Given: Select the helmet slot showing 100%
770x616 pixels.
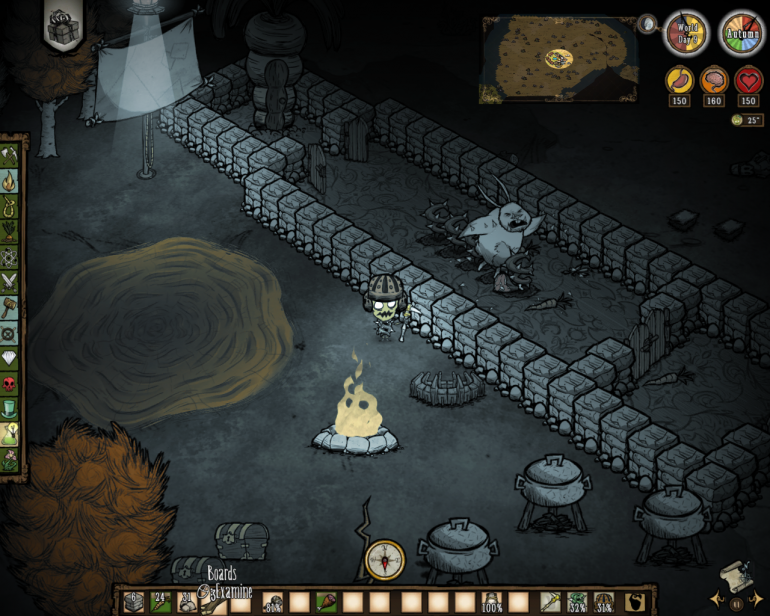Looking at the screenshot, I should (x=491, y=602).
